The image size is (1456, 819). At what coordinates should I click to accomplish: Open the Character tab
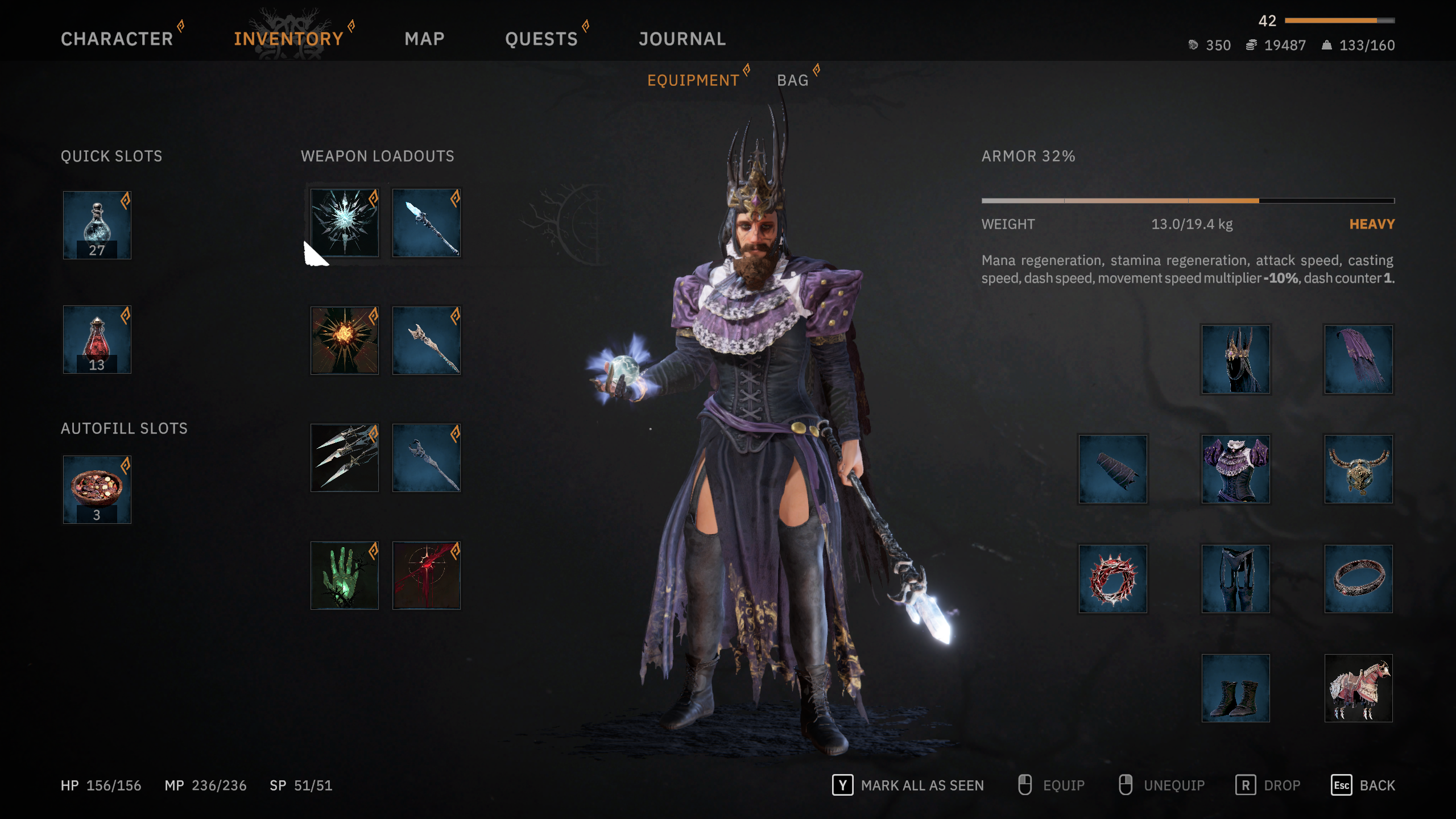tap(117, 39)
